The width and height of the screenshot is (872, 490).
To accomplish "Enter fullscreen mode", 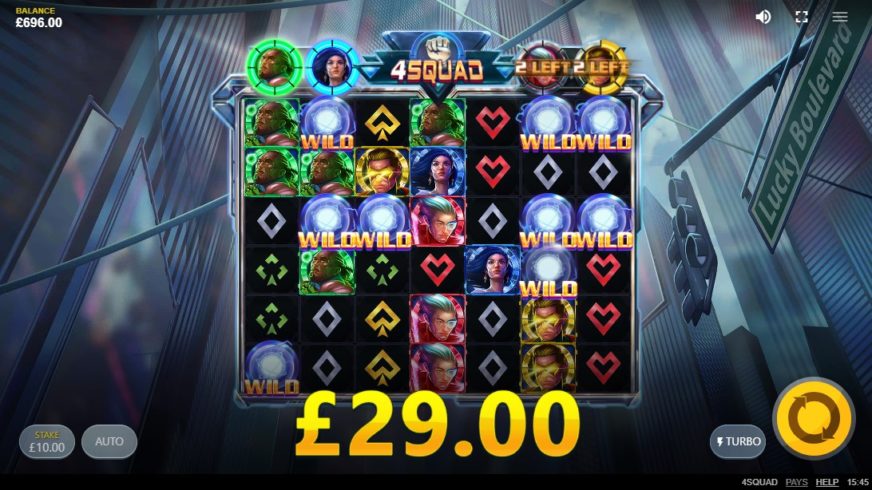I will 801,17.
